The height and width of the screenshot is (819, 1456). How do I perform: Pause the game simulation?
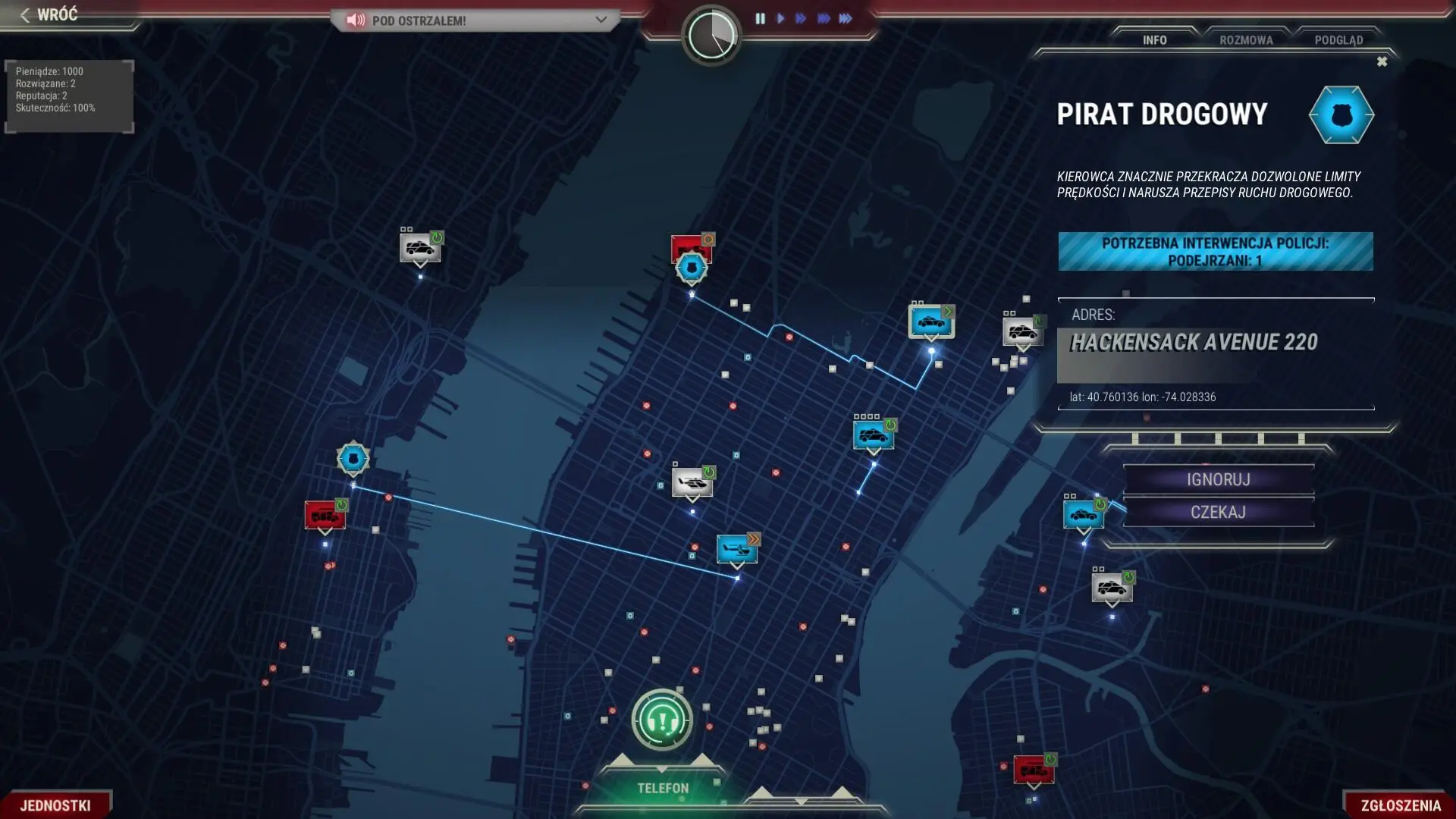tap(761, 19)
